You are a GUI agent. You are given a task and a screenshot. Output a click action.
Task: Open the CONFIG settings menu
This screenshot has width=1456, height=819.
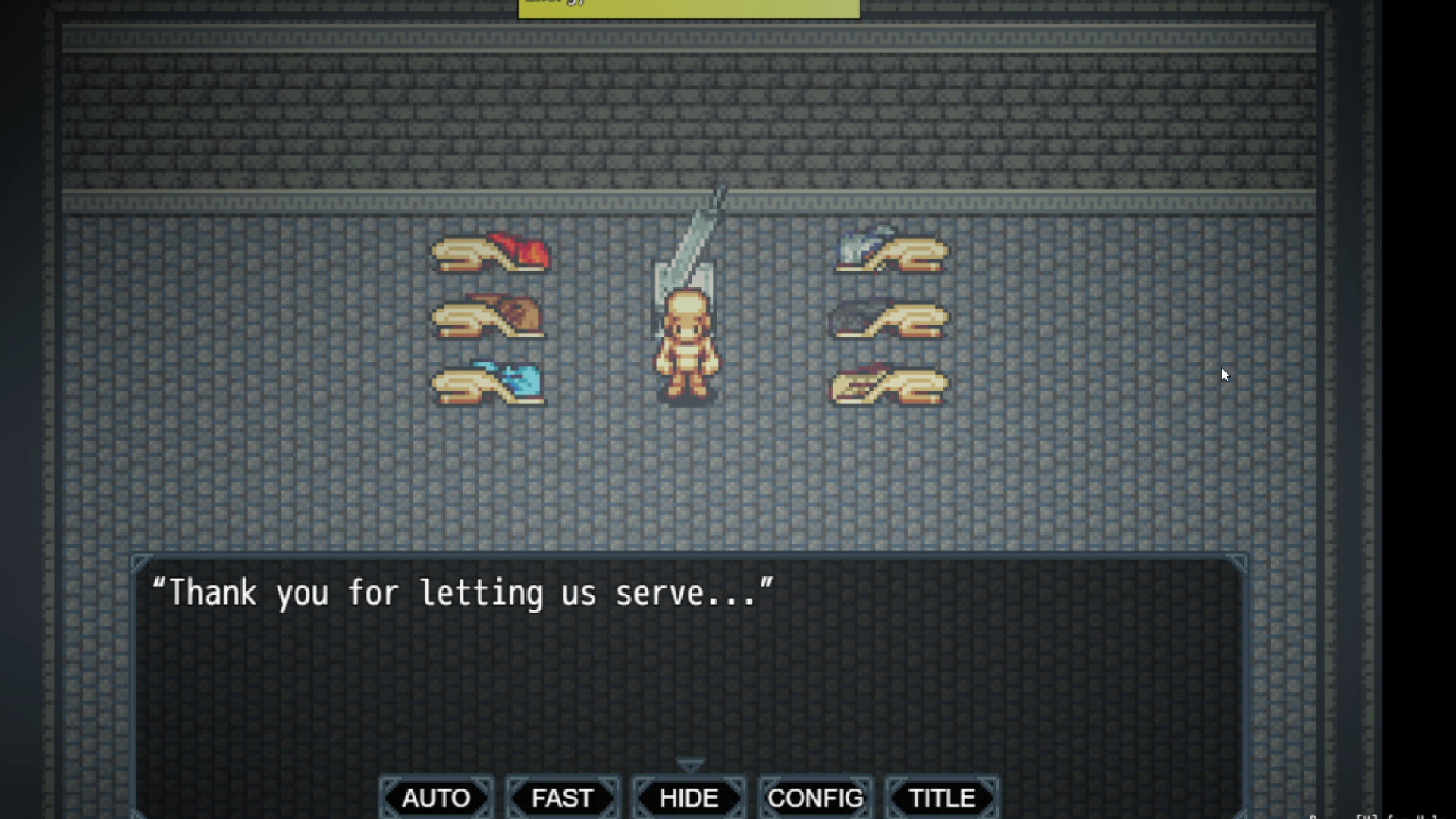(814, 798)
